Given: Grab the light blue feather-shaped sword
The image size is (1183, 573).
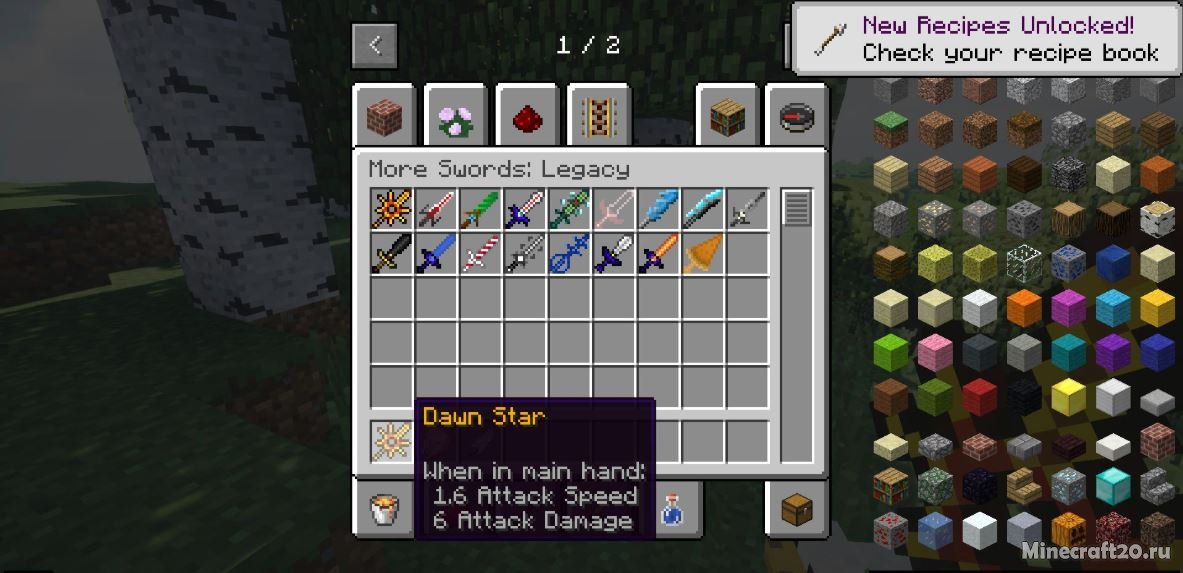Looking at the screenshot, I should (x=659, y=210).
